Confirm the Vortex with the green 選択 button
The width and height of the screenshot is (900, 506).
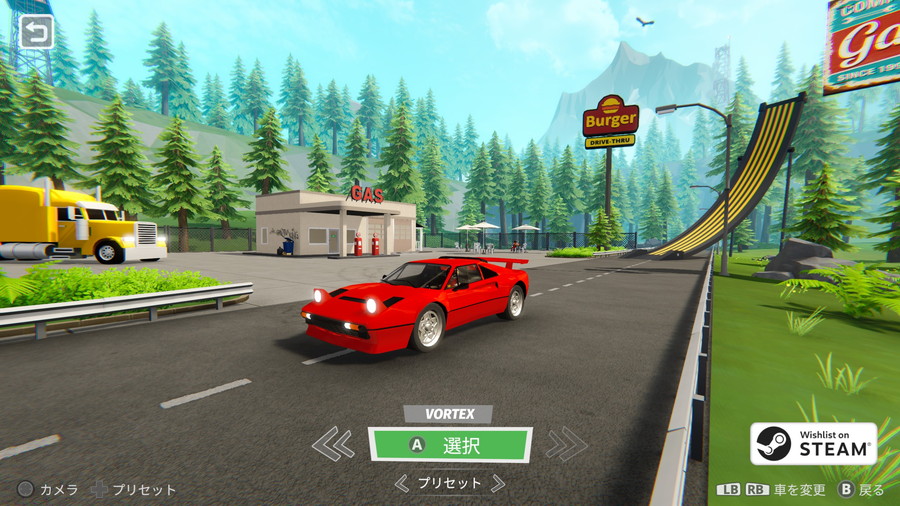point(450,445)
